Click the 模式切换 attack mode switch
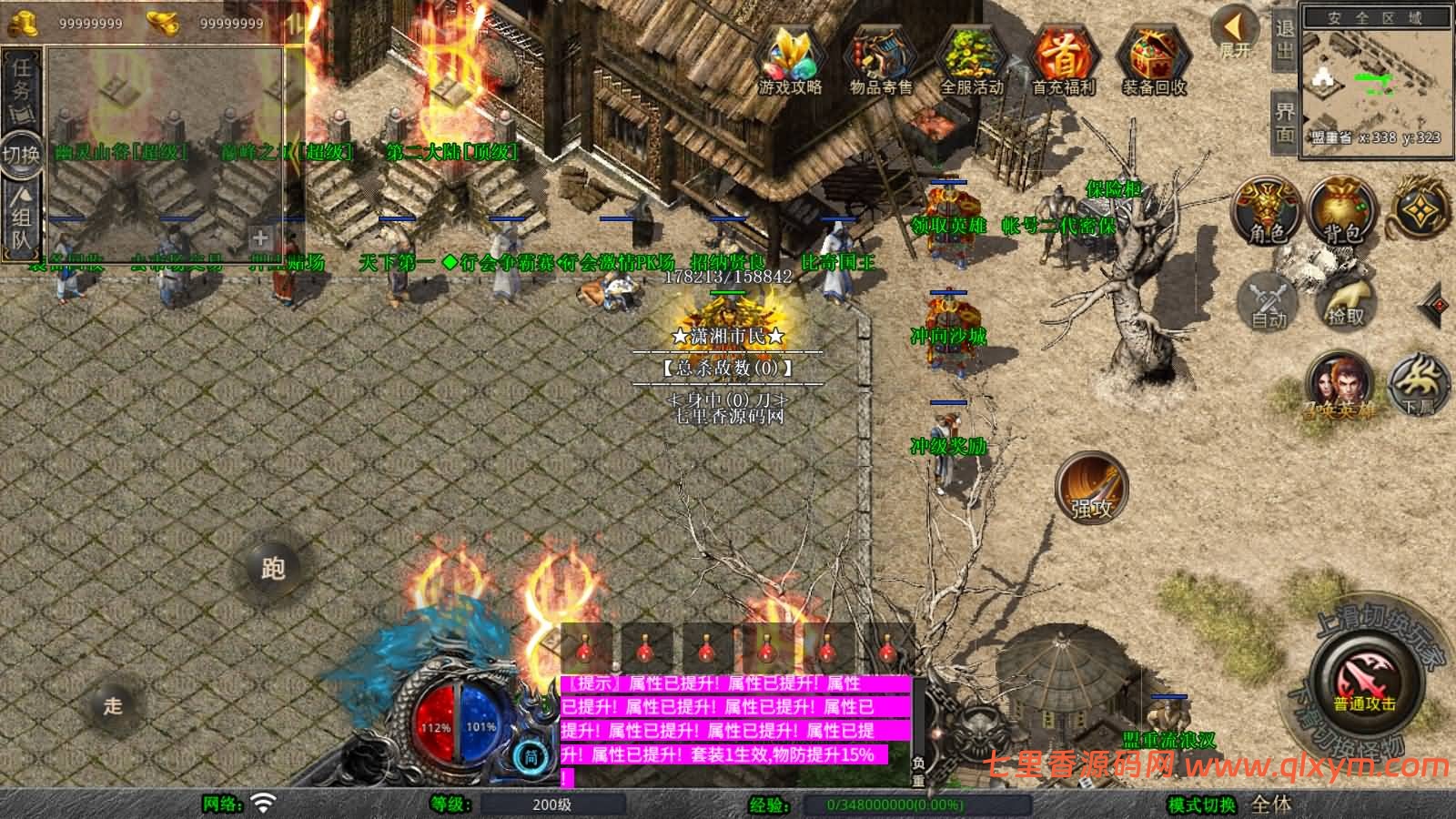 coord(1201,804)
